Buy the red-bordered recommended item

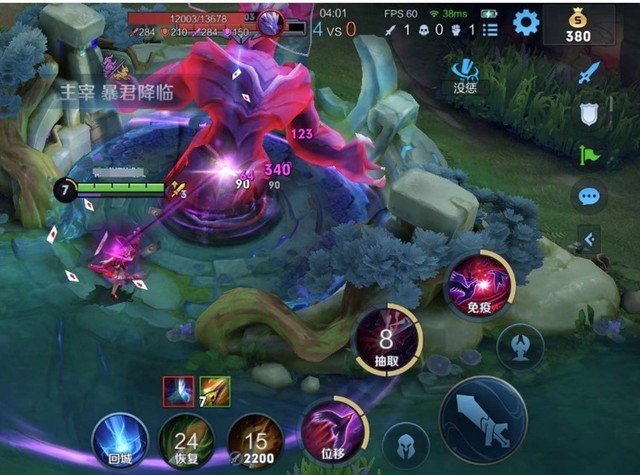(x=179, y=392)
